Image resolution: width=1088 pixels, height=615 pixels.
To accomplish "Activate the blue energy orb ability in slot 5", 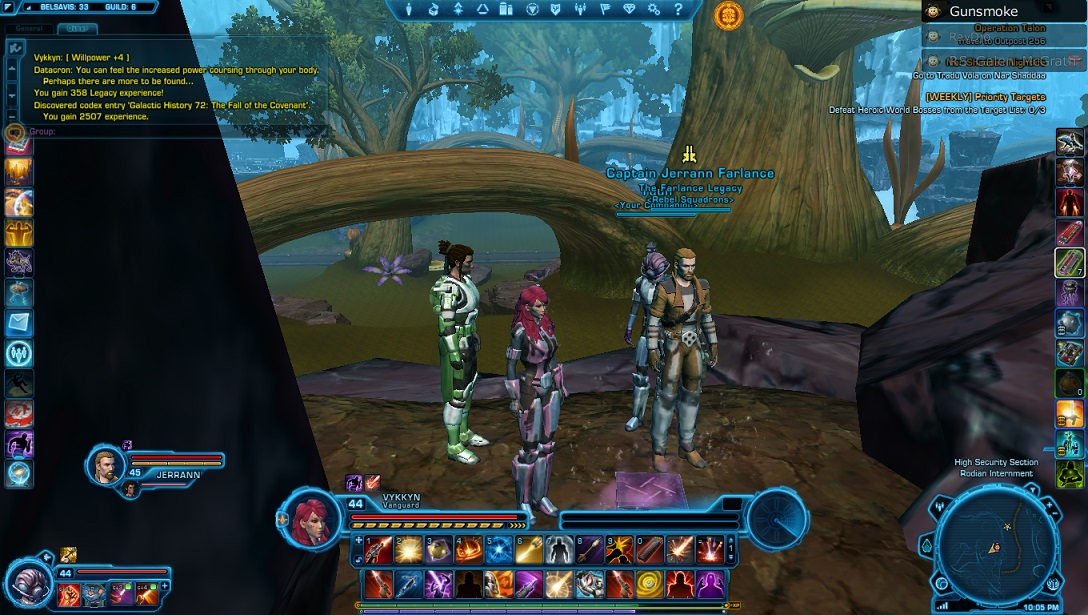I will click(x=499, y=549).
